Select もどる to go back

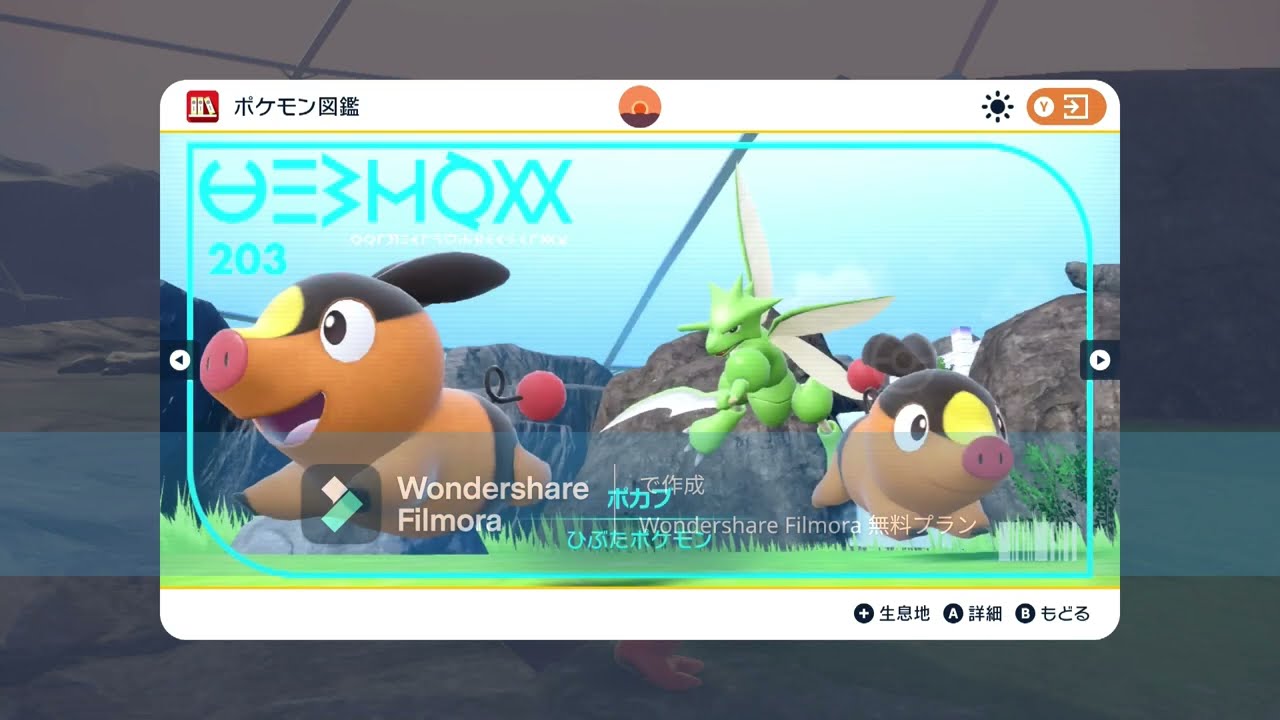tap(1065, 613)
